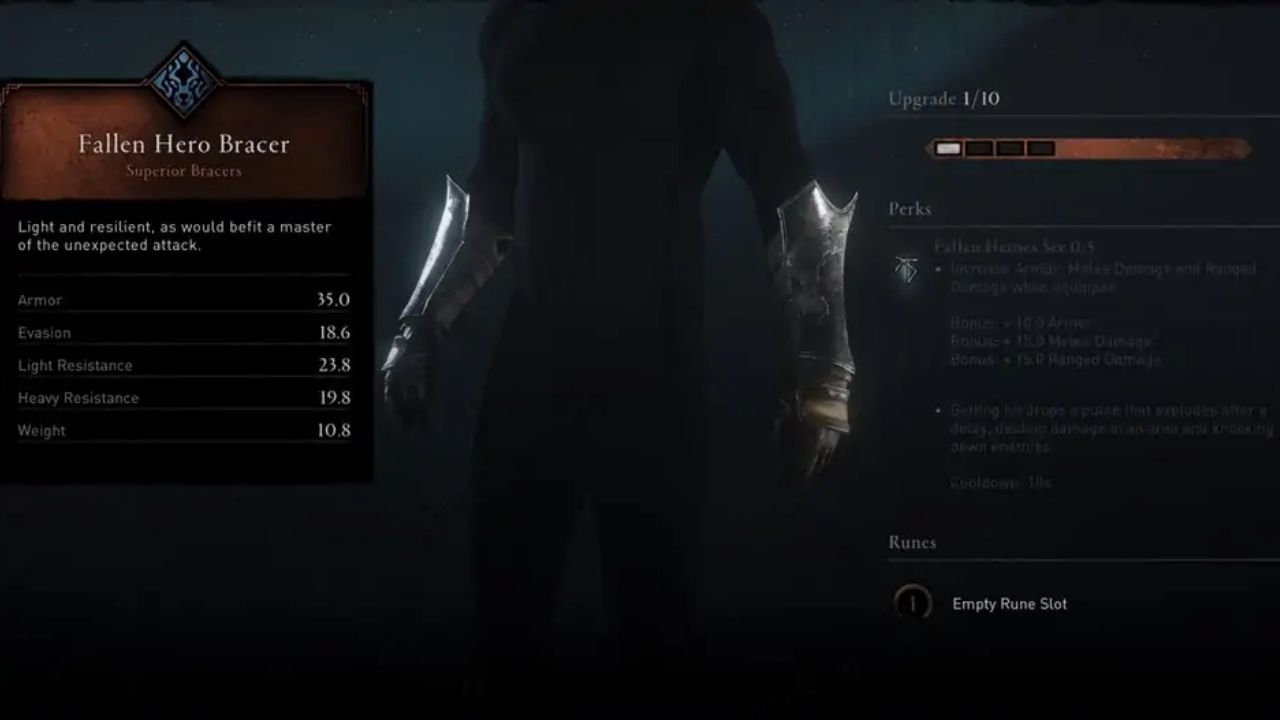1280x720 pixels.
Task: Select the Armor stat row showing 35.0
Action: tap(184, 300)
